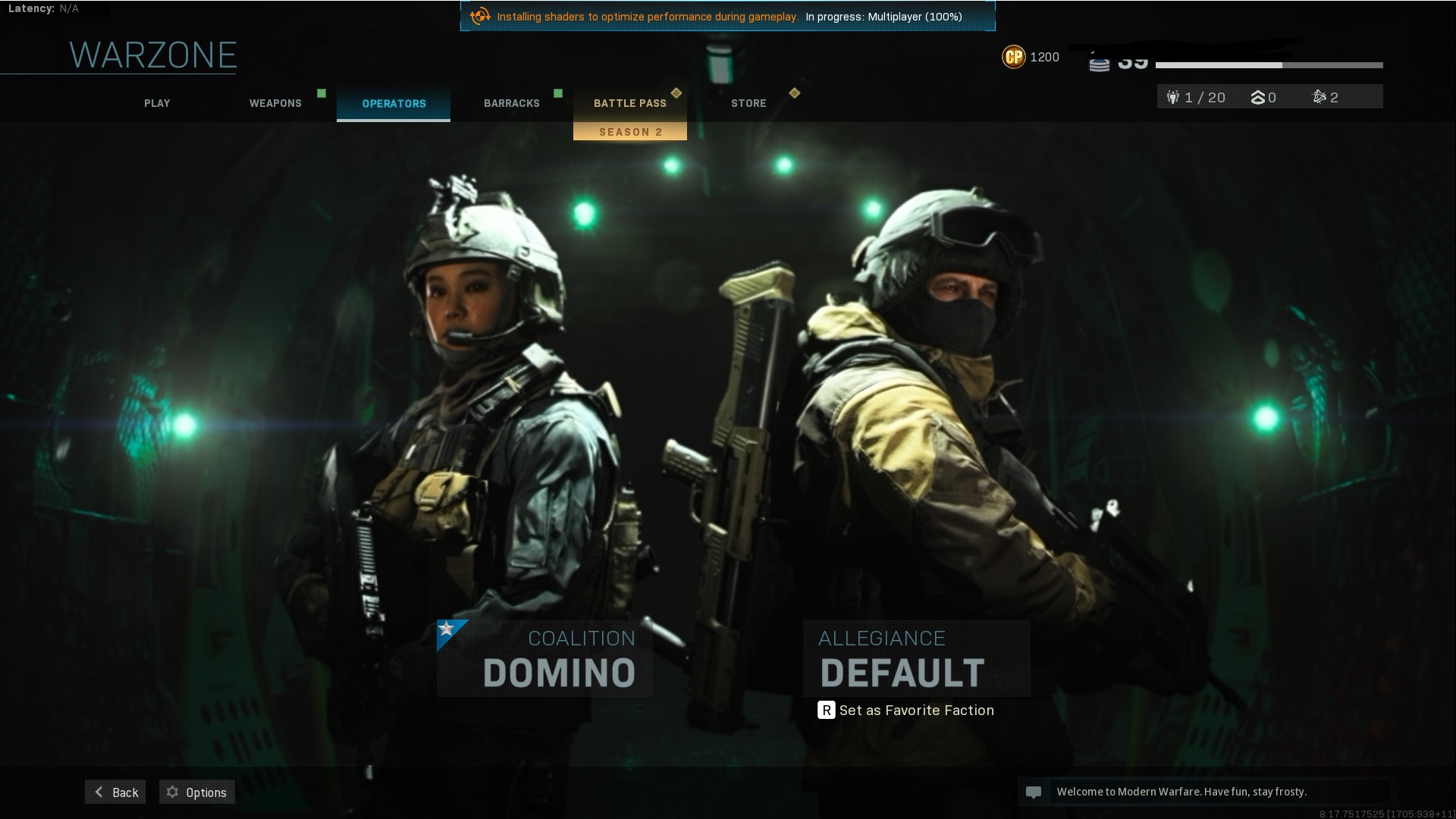The width and height of the screenshot is (1456, 819).
Task: Open the missions icon showing 1/20
Action: pyautogui.click(x=1175, y=97)
